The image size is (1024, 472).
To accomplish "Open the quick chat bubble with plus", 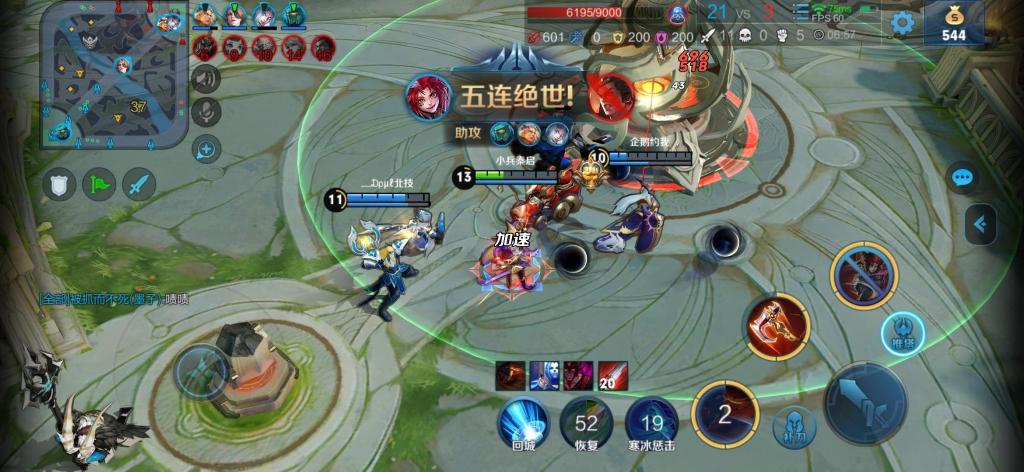I will click(x=207, y=150).
